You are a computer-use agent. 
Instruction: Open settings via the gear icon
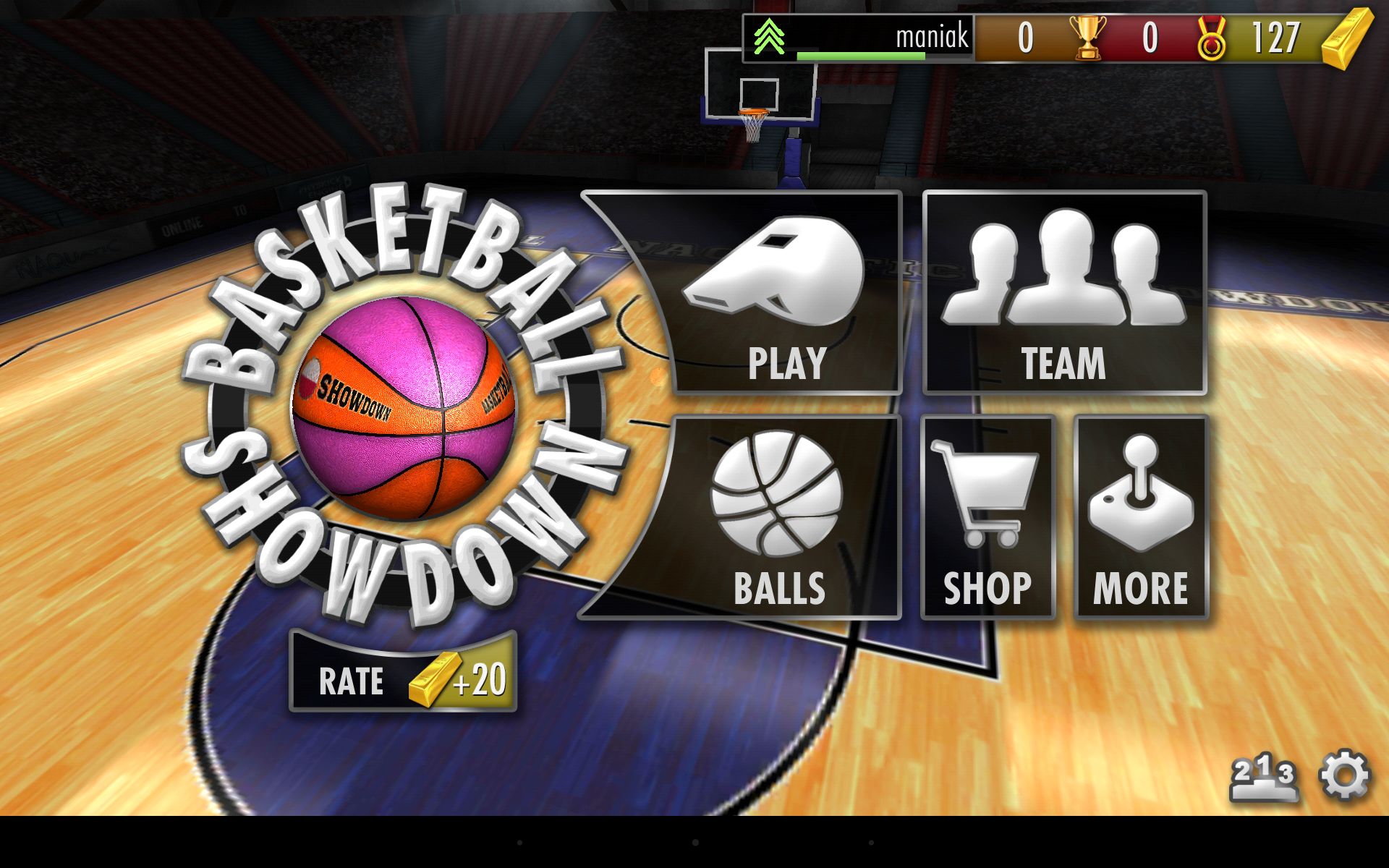(x=1345, y=776)
